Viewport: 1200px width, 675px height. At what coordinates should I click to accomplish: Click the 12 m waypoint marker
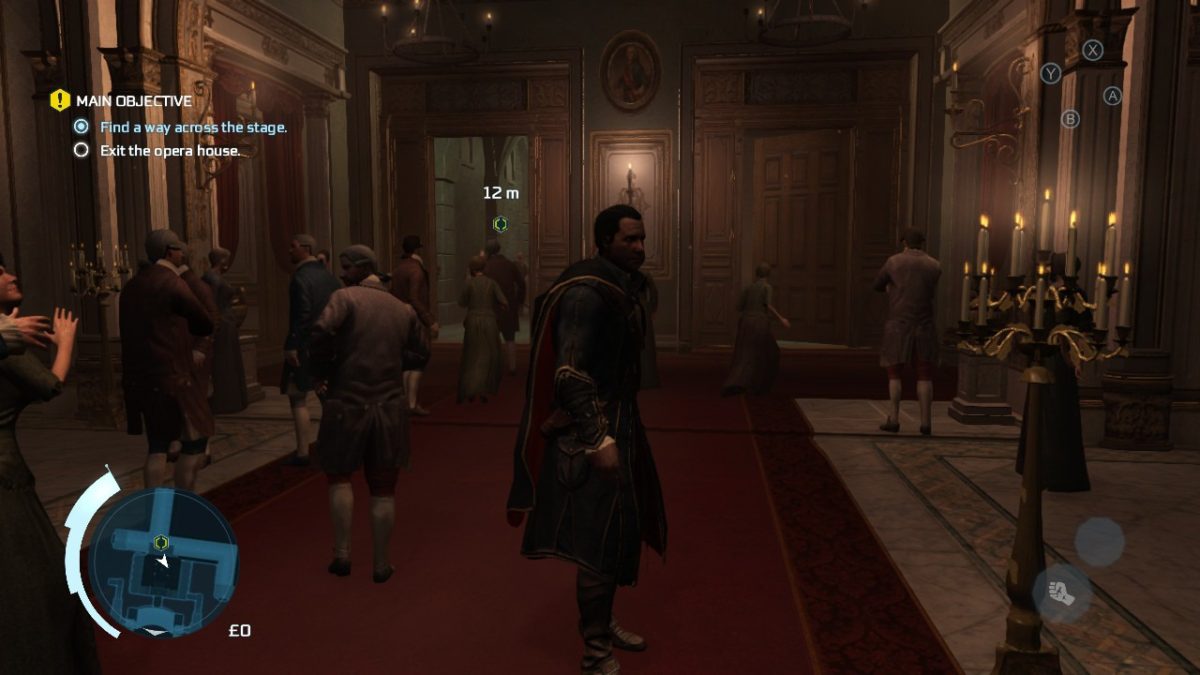pyautogui.click(x=500, y=224)
